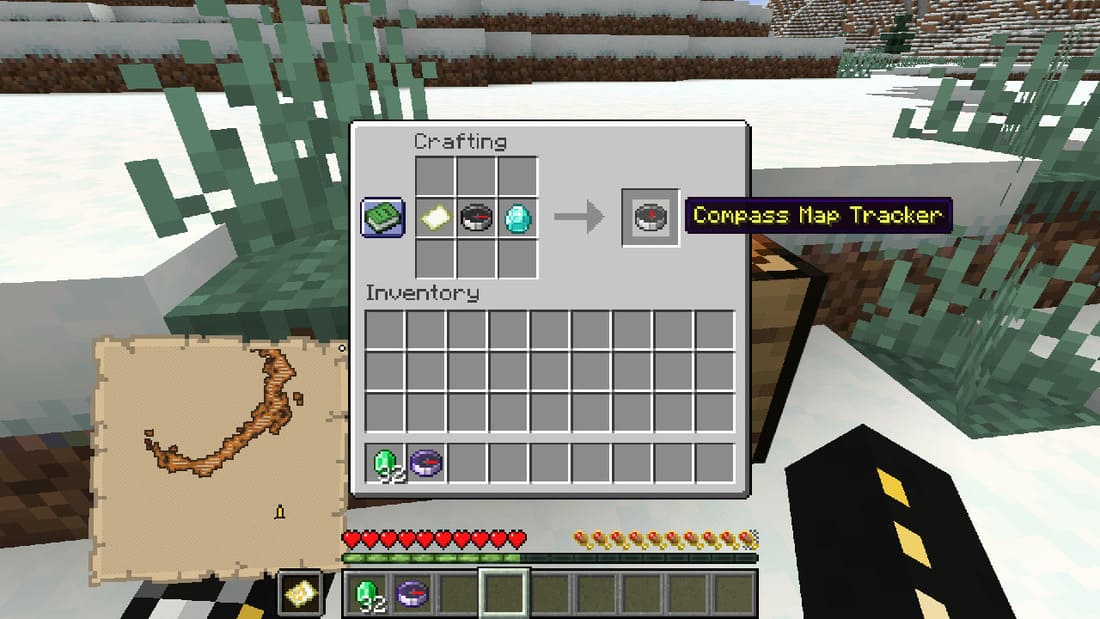Take the diamond from the crafting grid
Screen dimensions: 1100x619
[x=517, y=217]
